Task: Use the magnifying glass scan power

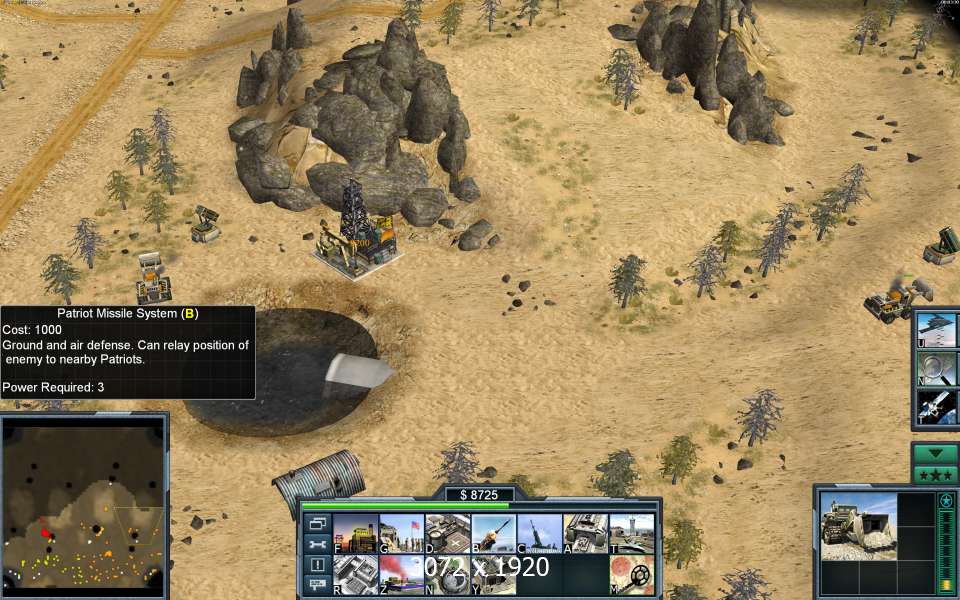Action: point(938,368)
